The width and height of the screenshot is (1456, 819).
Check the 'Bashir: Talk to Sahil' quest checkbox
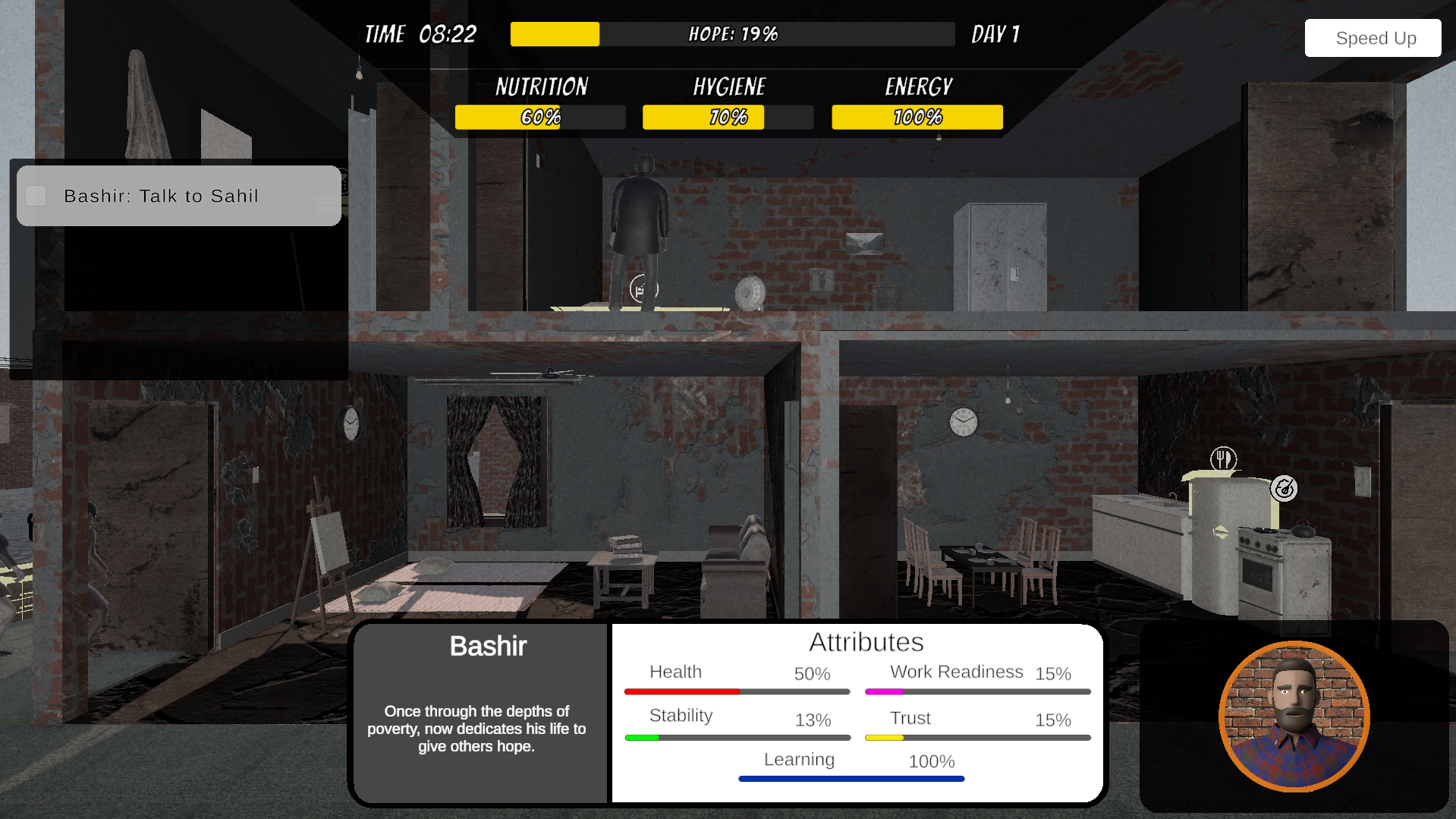(x=35, y=195)
